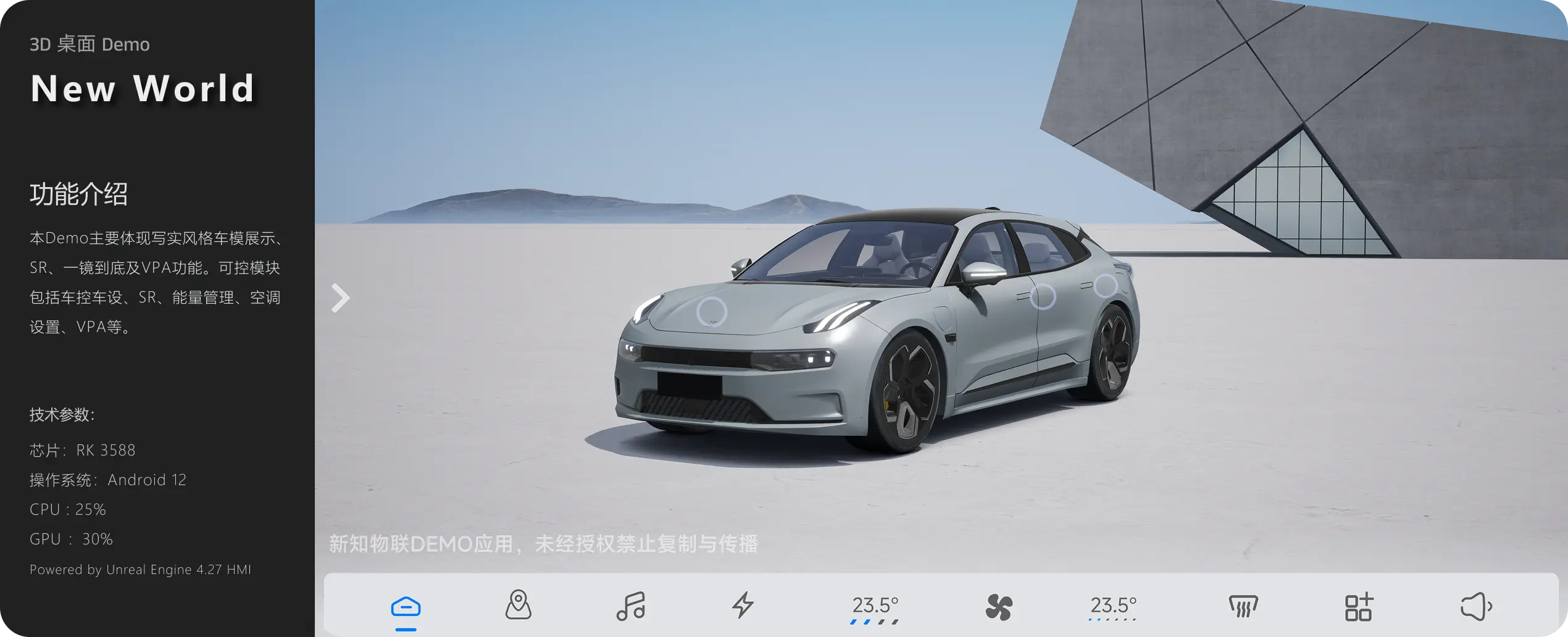Open navigation with the map pin icon

pos(518,605)
